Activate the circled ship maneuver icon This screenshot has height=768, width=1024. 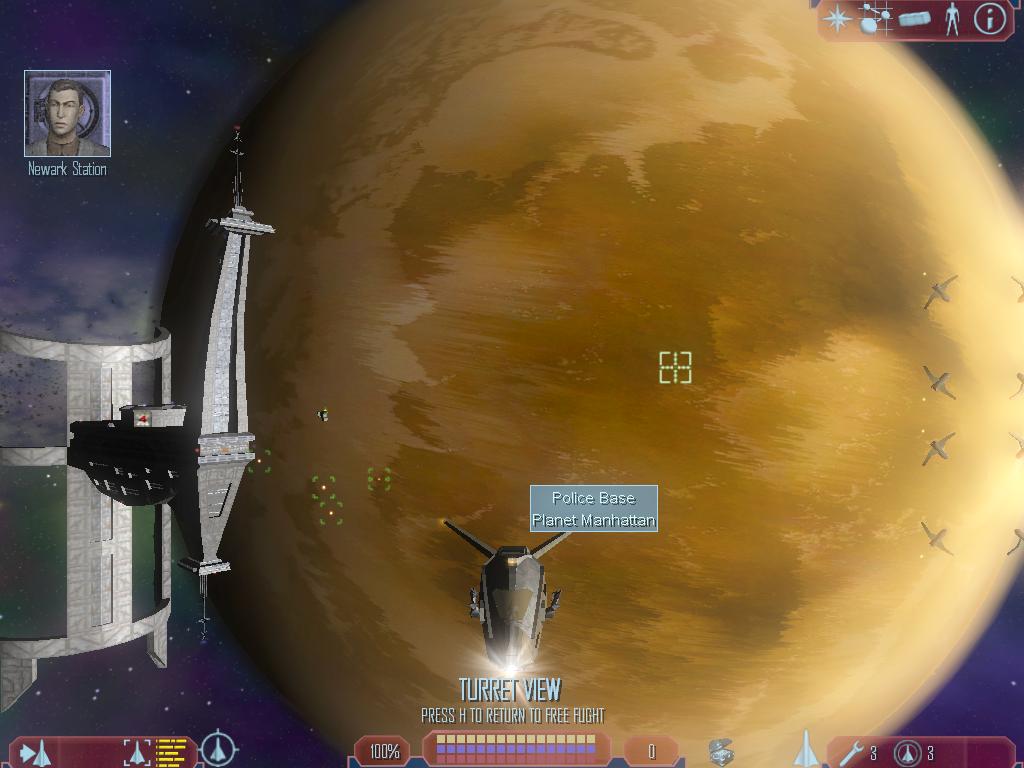pyautogui.click(x=218, y=749)
